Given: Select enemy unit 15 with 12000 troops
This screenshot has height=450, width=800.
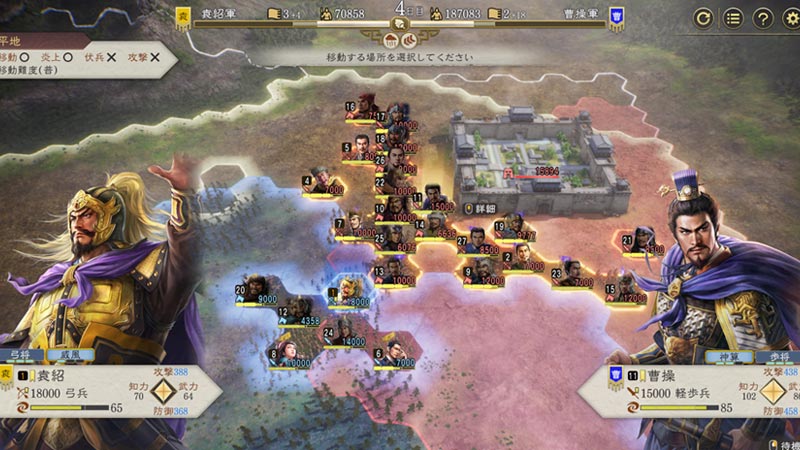Looking at the screenshot, I should [627, 290].
